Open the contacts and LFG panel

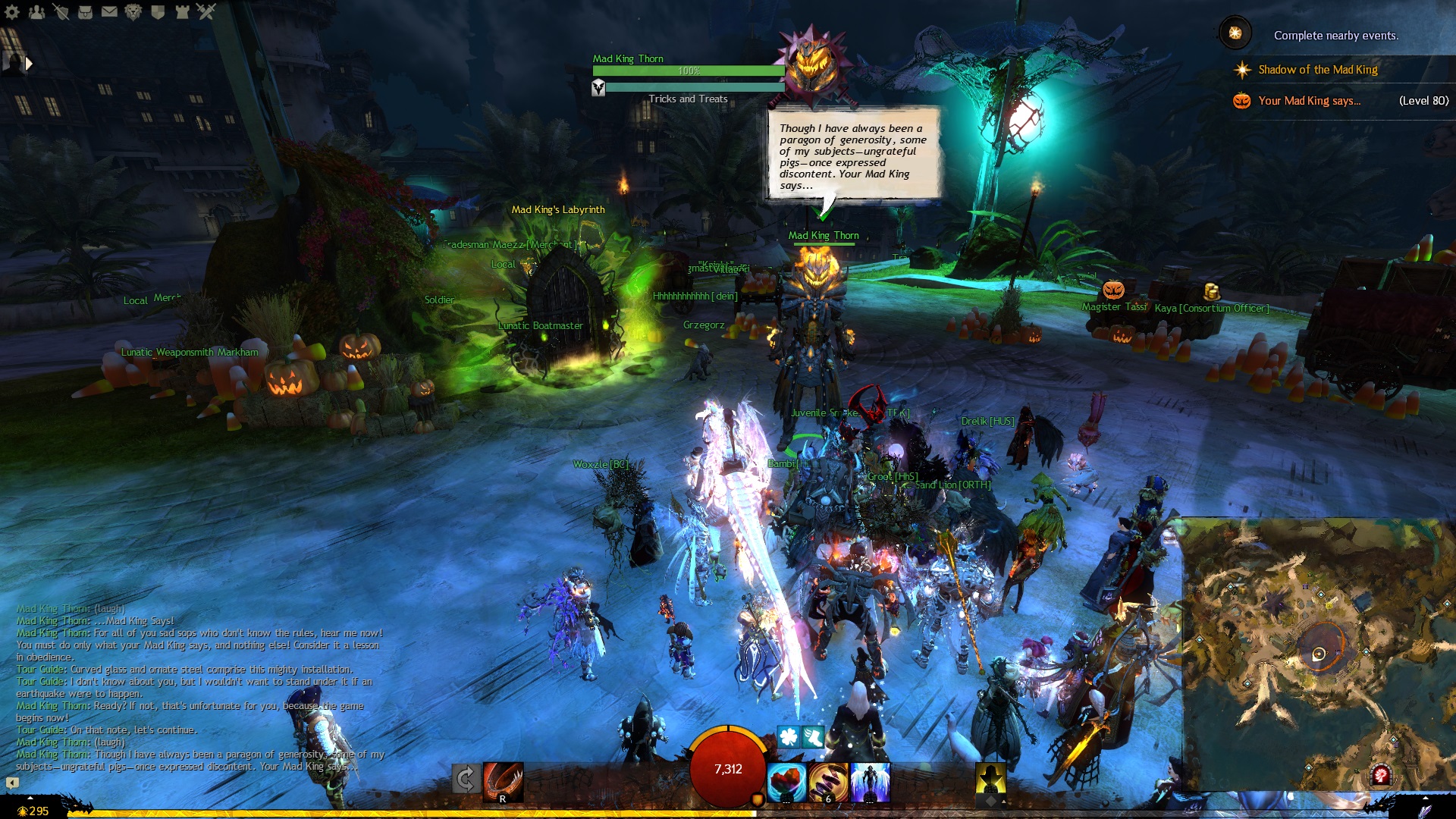[36, 11]
